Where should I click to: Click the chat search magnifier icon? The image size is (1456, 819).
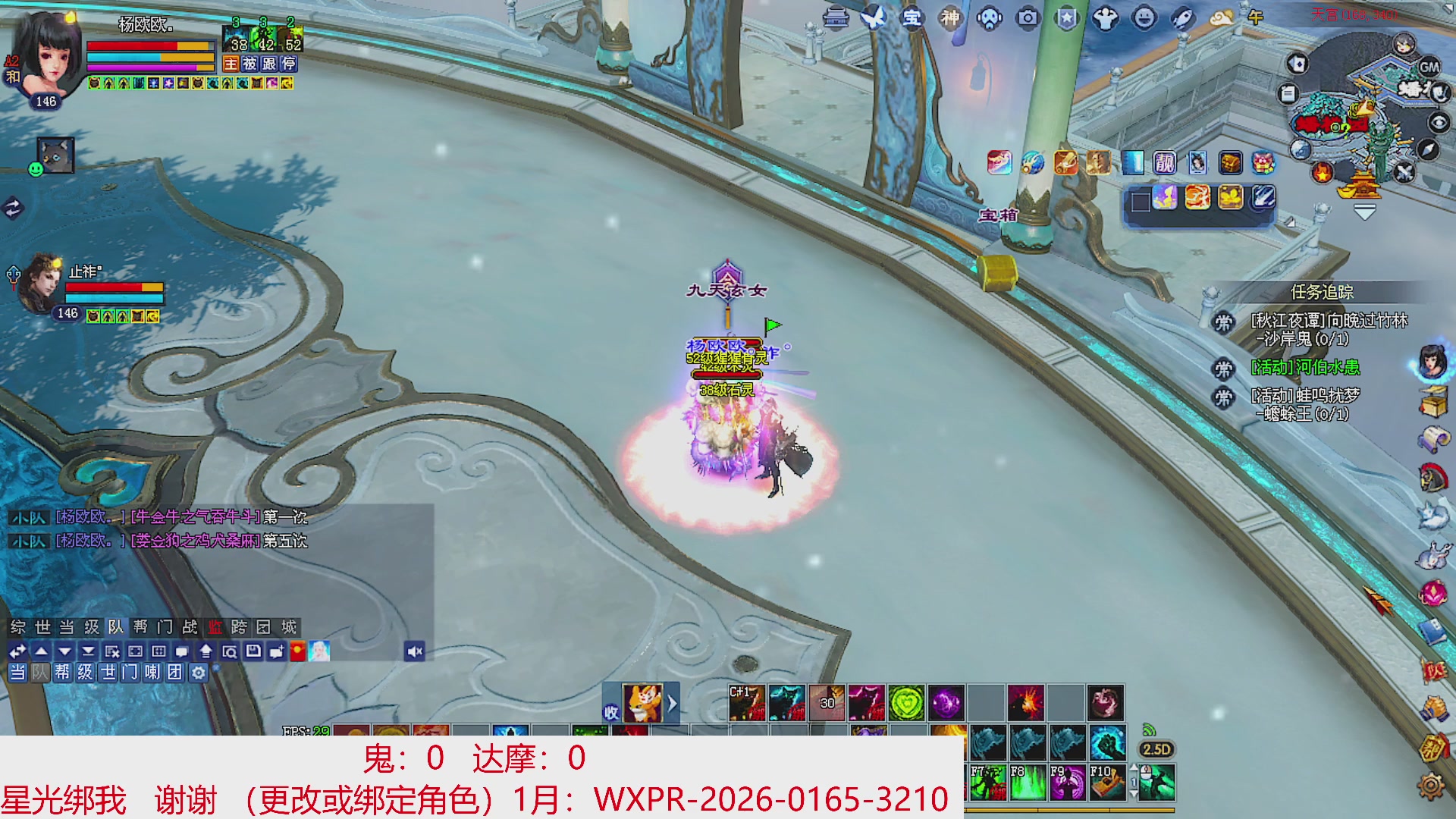point(230,651)
